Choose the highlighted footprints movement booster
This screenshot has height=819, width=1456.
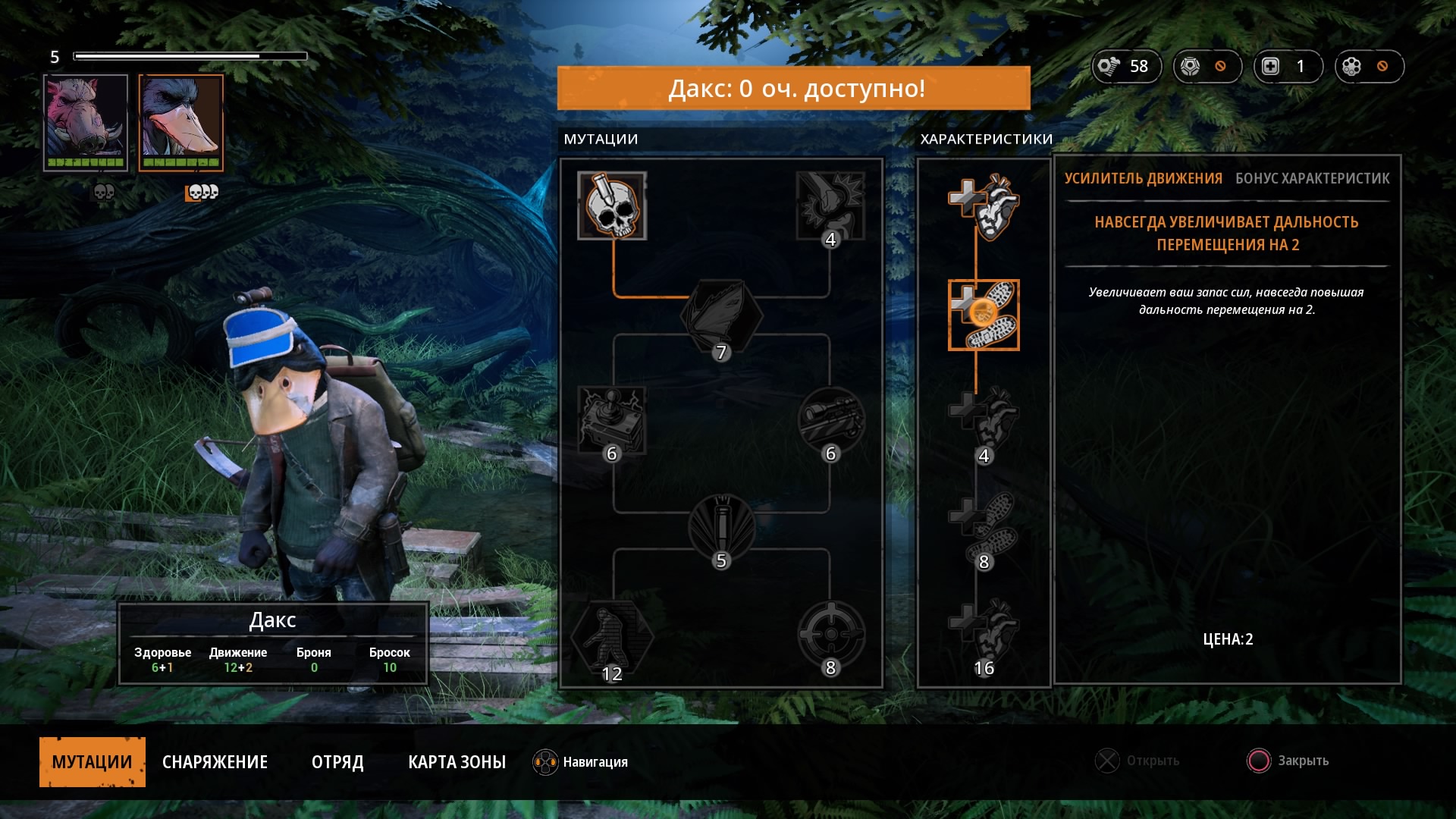click(984, 315)
